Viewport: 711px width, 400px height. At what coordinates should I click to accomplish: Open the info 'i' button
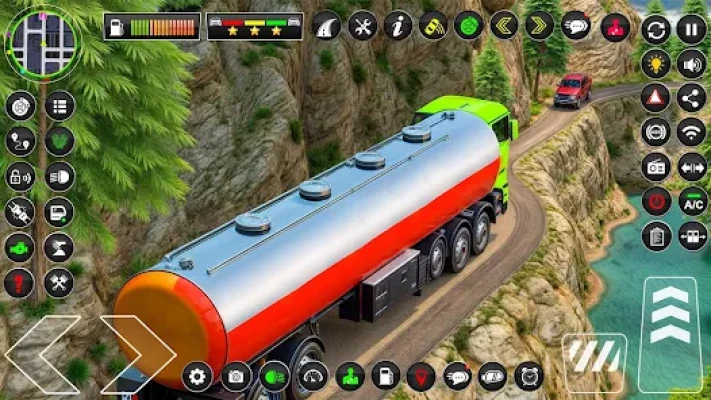point(398,25)
